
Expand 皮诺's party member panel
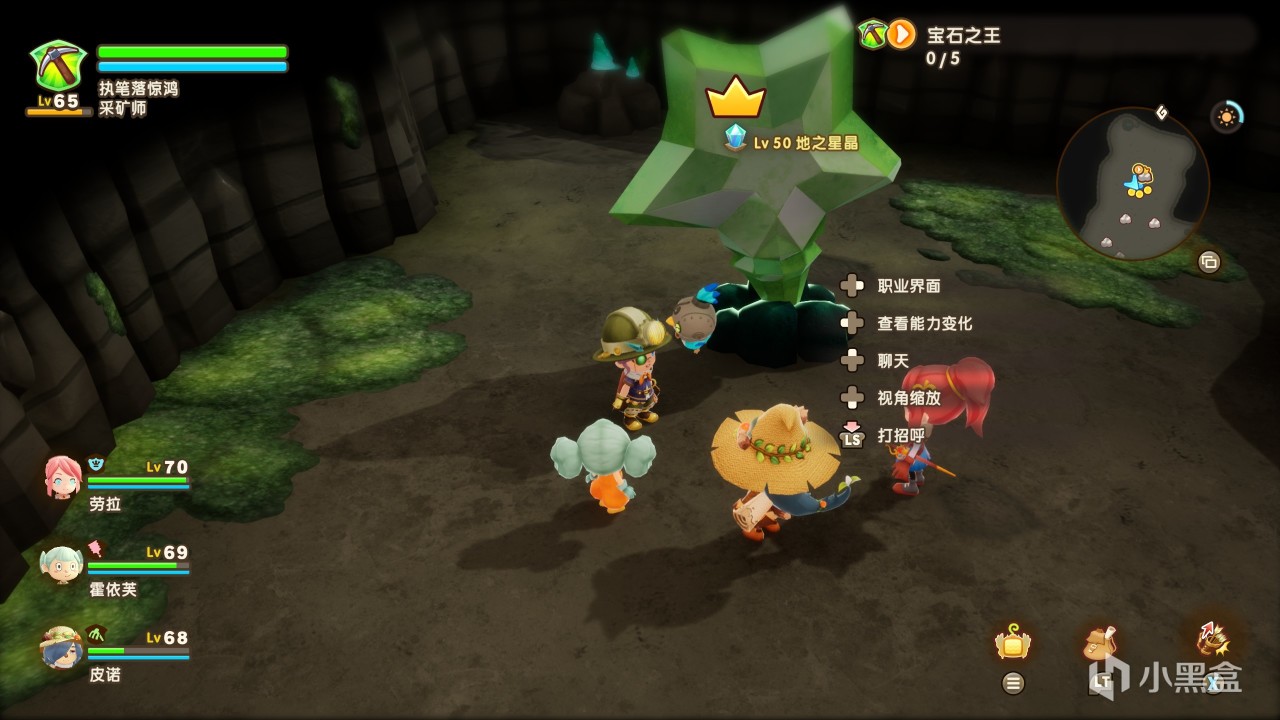point(60,650)
